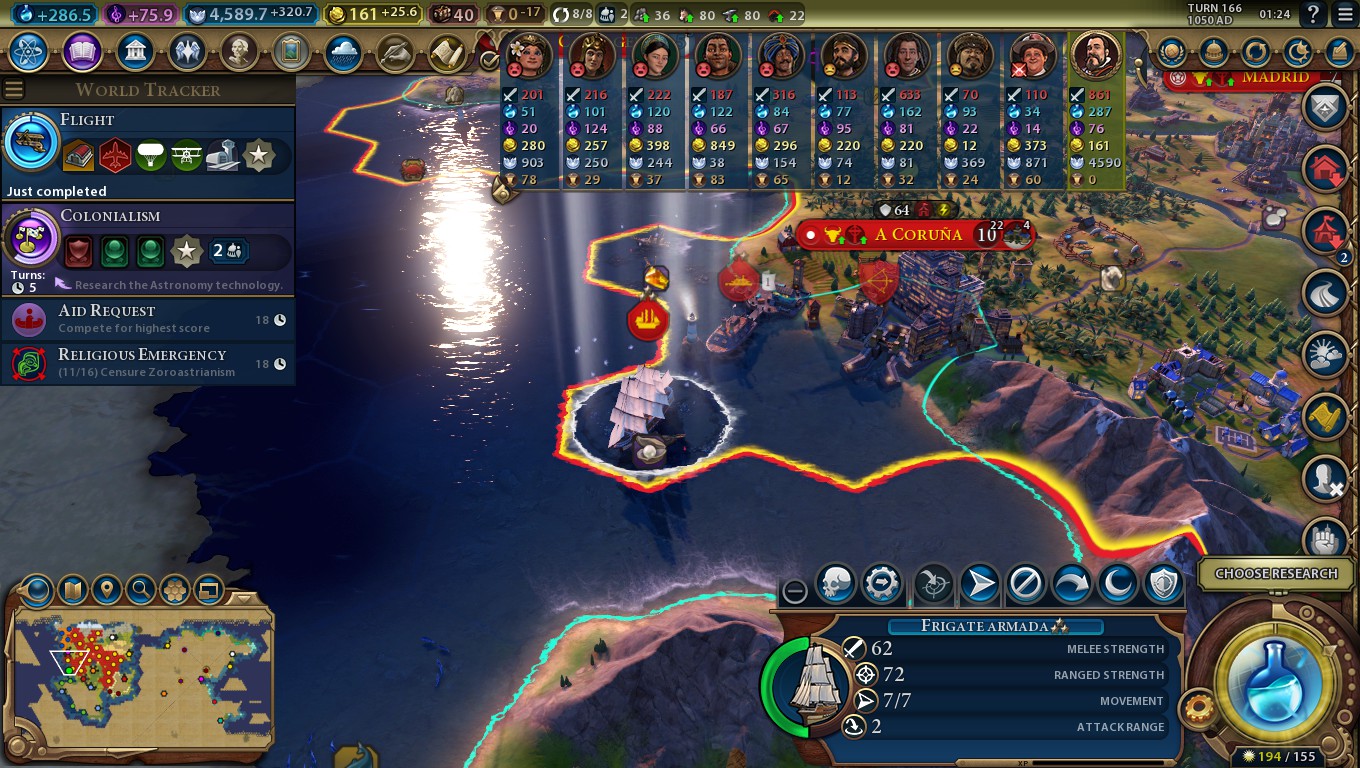Screen dimensions: 1360x768
Task: Open the climate rain cloud screen
Action: pyautogui.click(x=342, y=51)
